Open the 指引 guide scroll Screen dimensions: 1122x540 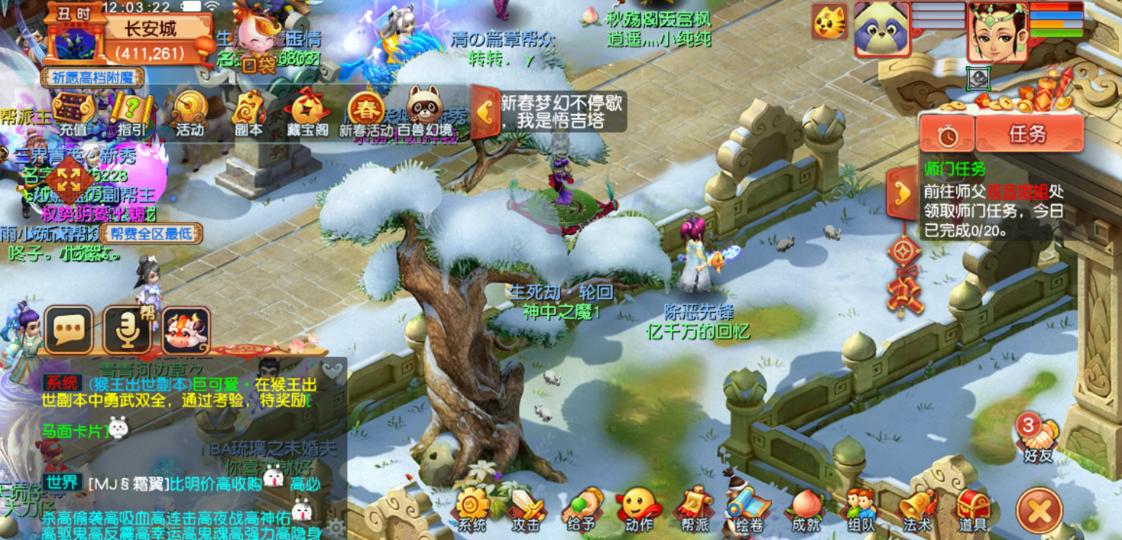coord(130,112)
